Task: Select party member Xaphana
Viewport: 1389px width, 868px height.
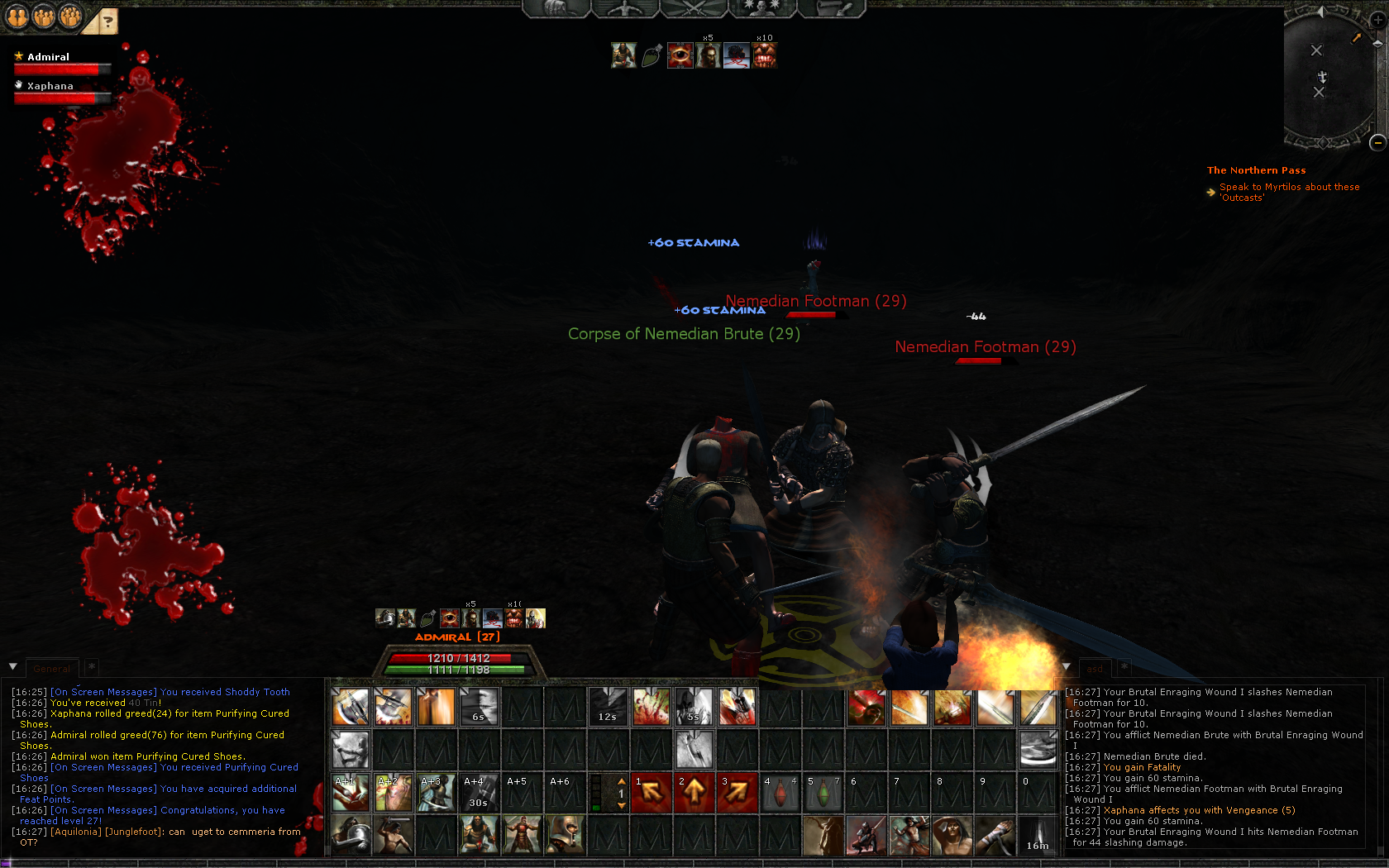Action: (50, 86)
